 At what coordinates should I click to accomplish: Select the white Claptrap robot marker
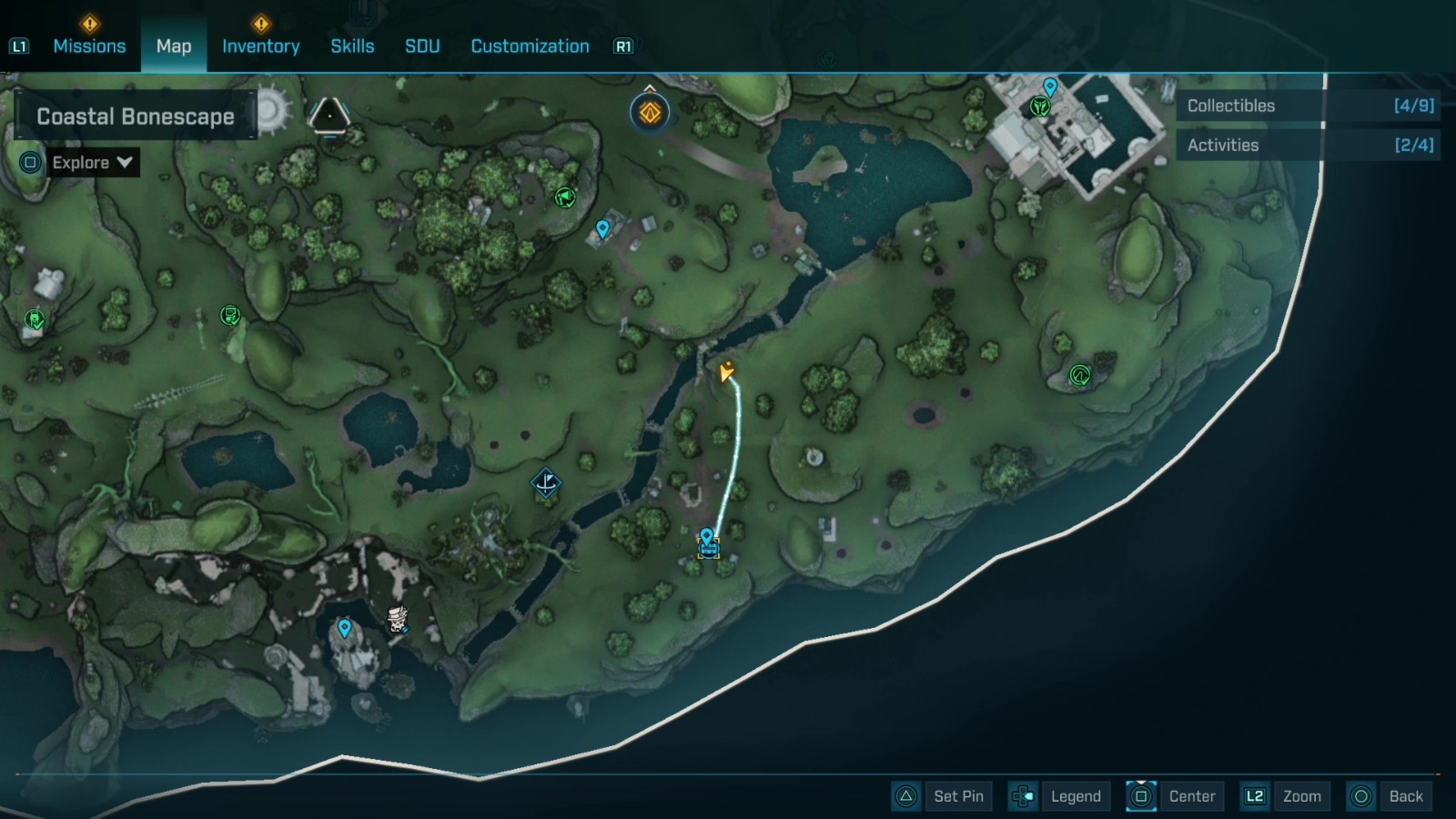(398, 620)
